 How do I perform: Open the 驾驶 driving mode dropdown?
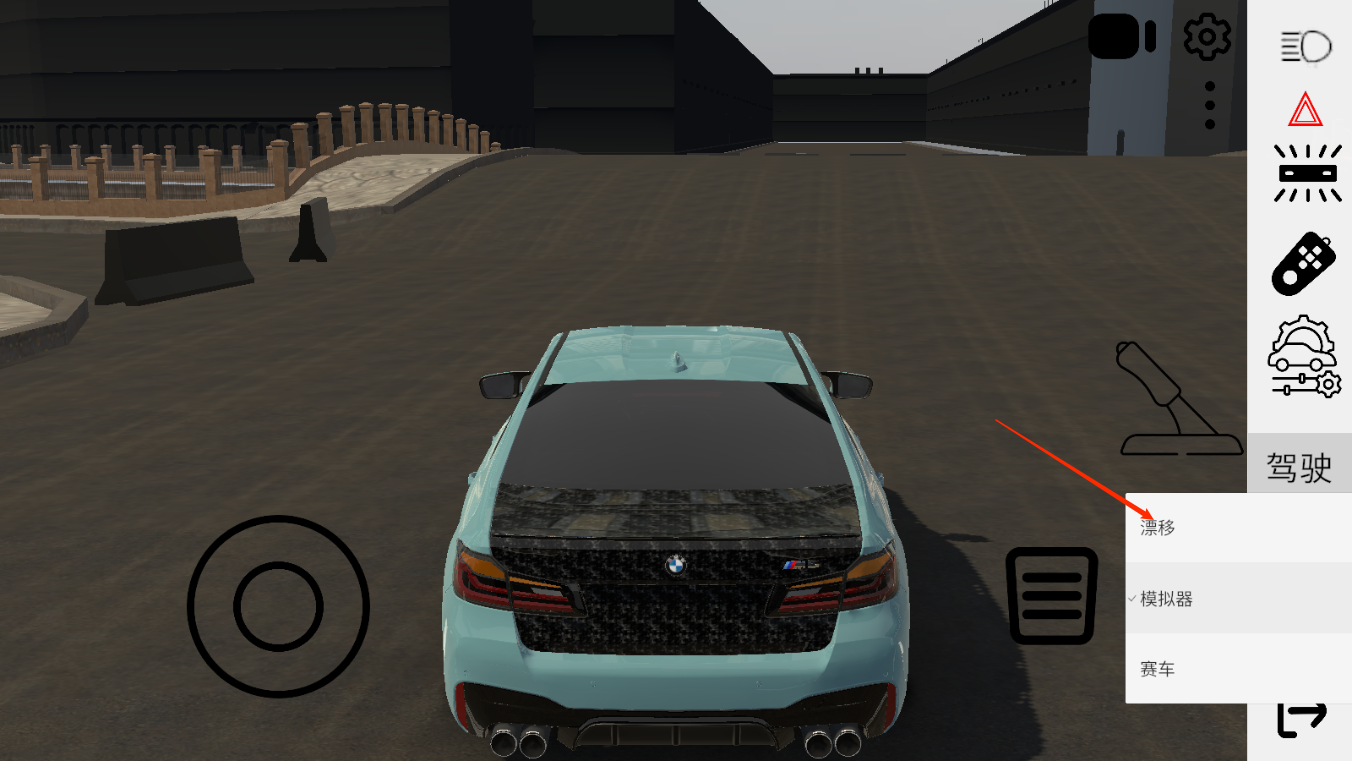pyautogui.click(x=1299, y=467)
